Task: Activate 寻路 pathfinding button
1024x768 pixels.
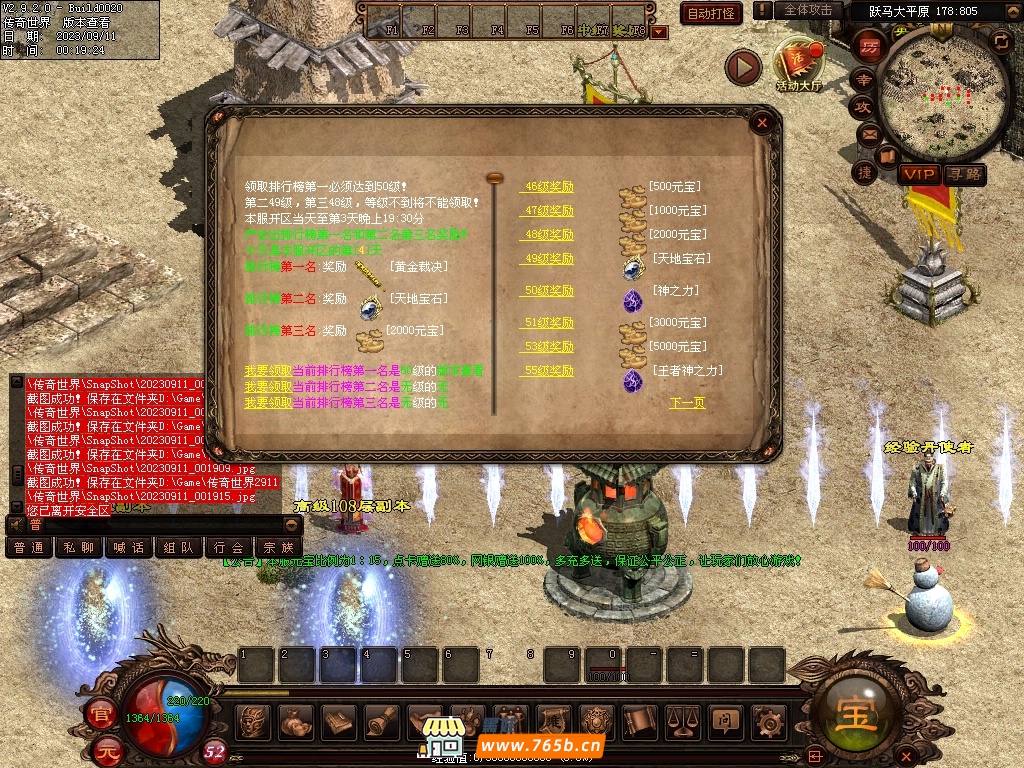Action: click(965, 174)
